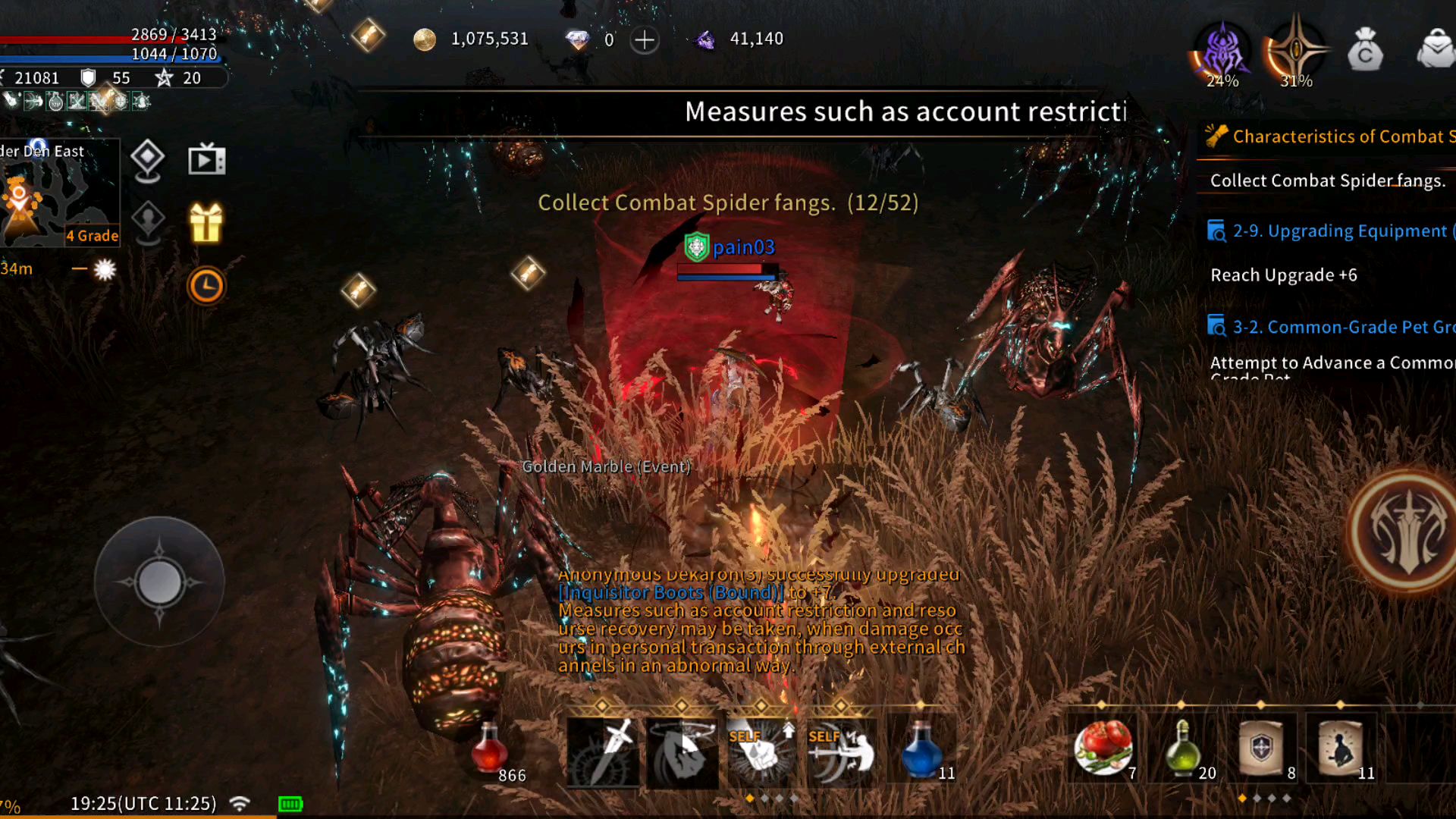Screen dimensions: 1456x819
Task: Open the video playback TV icon
Action: click(x=206, y=160)
